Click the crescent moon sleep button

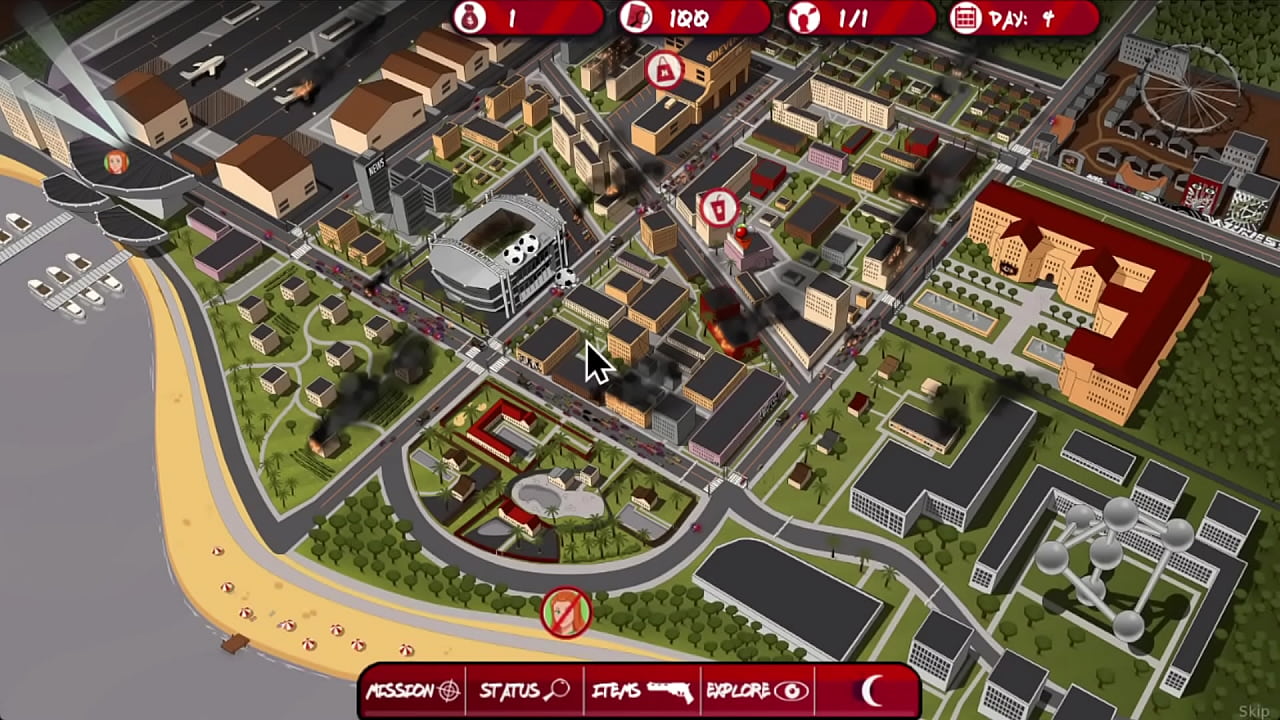pos(872,689)
